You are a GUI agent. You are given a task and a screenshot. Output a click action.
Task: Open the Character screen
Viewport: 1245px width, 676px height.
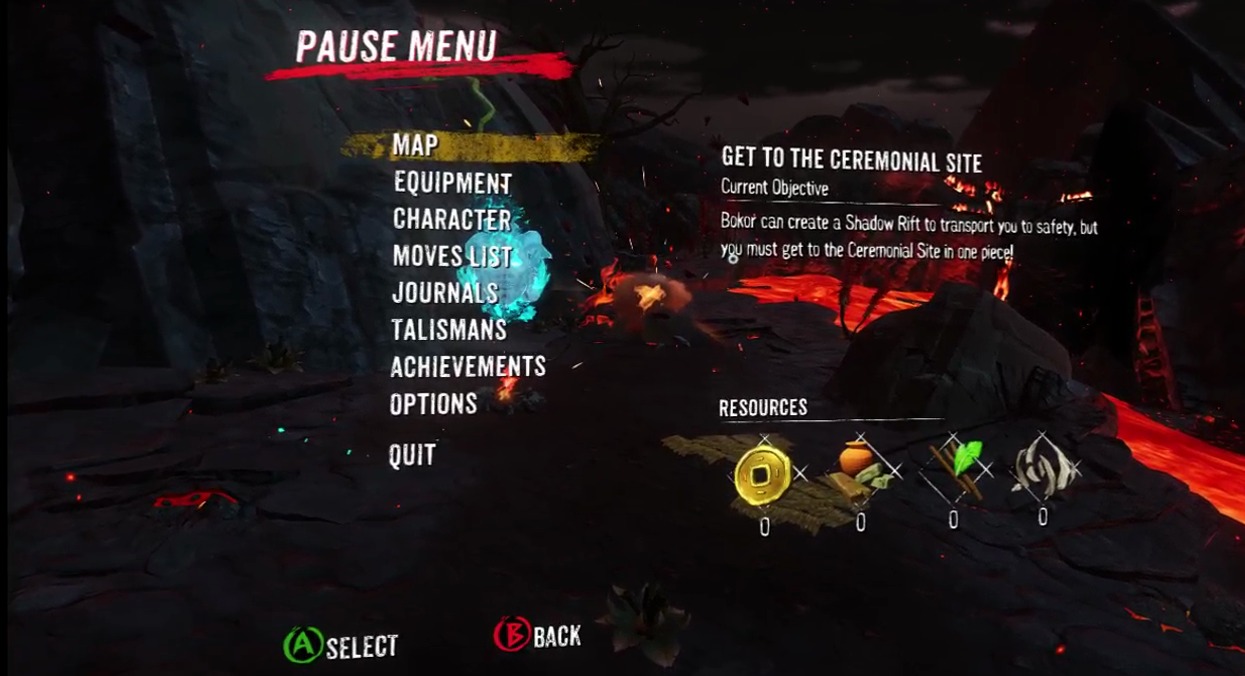[451, 219]
